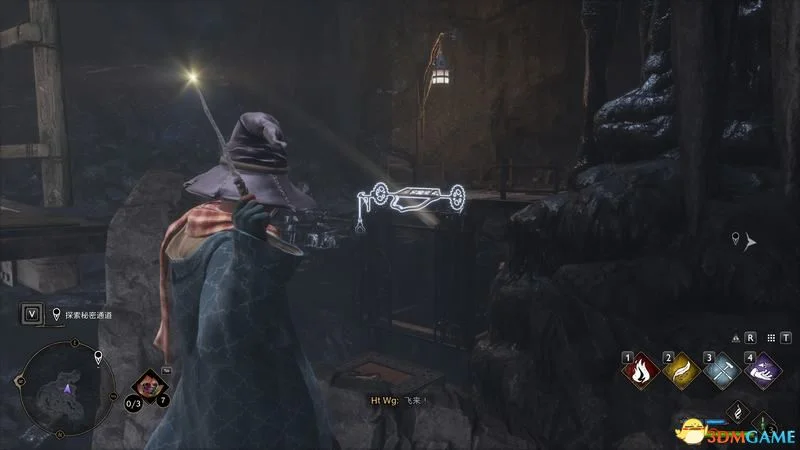Click the quest waypoint marker on minimap edge
The width and height of the screenshot is (800, 450).
pyautogui.click(x=98, y=357)
